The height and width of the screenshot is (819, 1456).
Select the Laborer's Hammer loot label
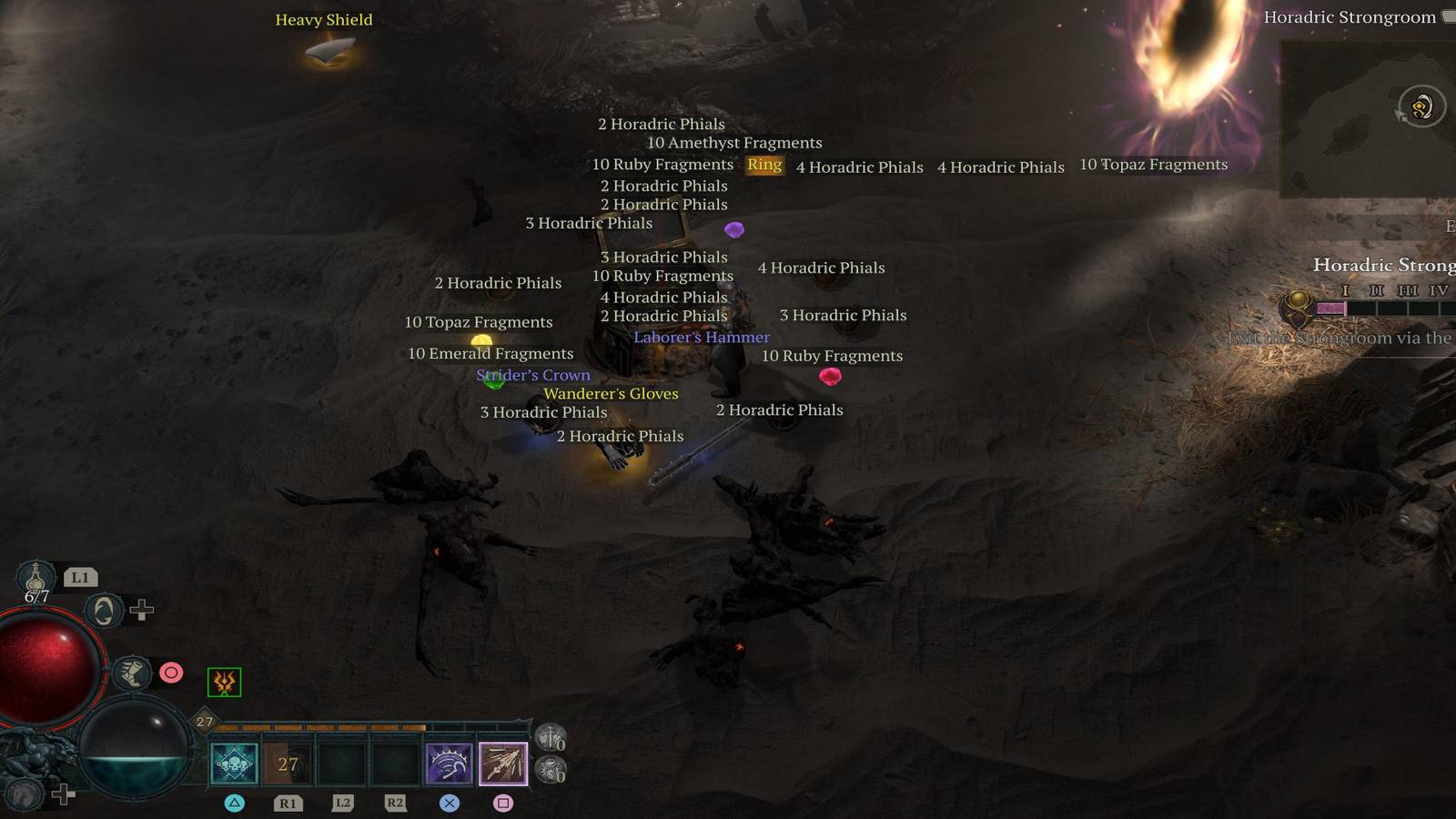coord(702,337)
